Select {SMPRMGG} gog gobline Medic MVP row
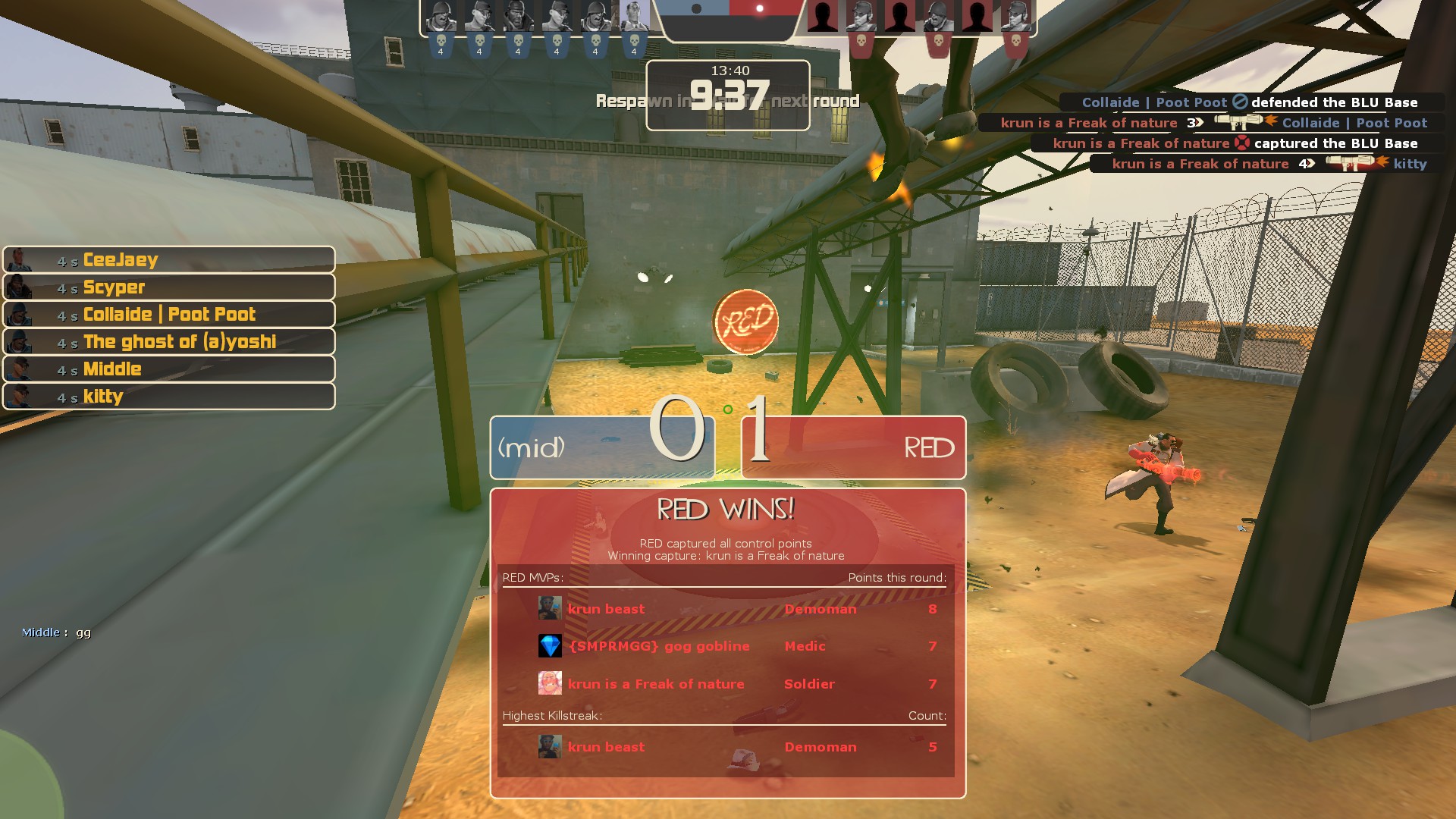This screenshot has width=1456, height=819. point(725,646)
